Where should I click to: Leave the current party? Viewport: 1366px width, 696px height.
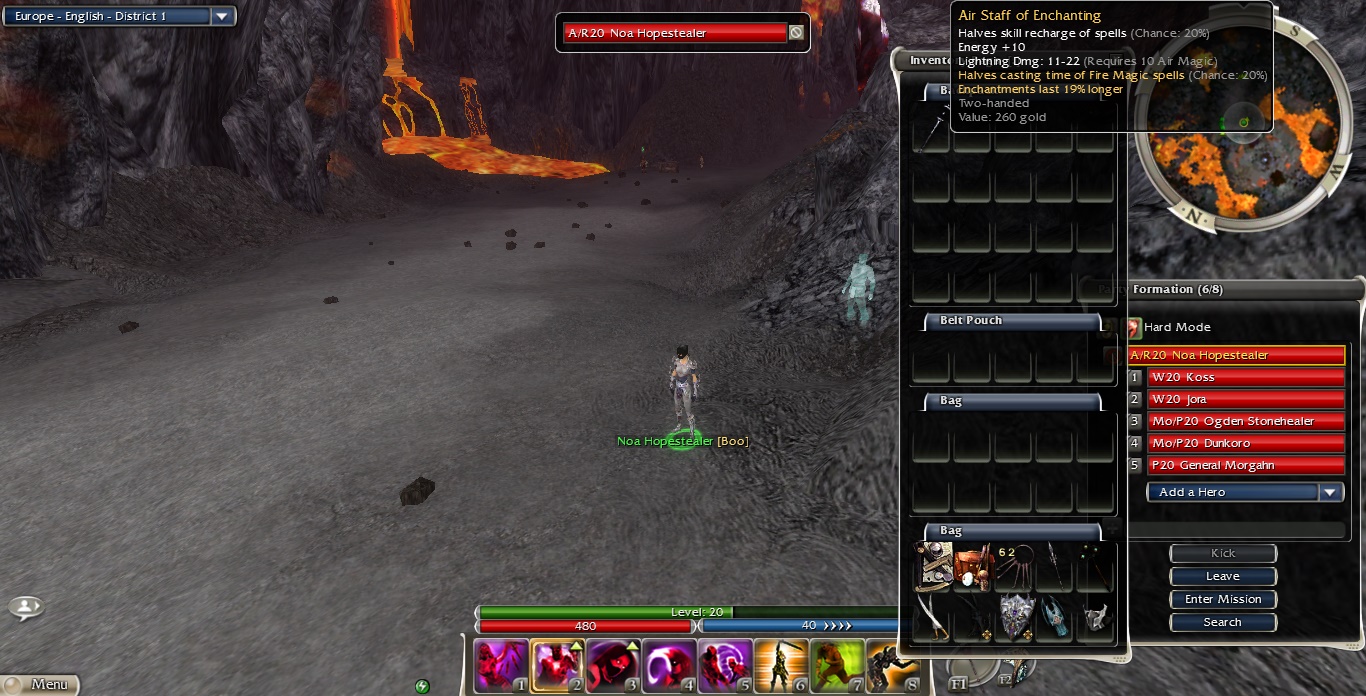point(1222,576)
